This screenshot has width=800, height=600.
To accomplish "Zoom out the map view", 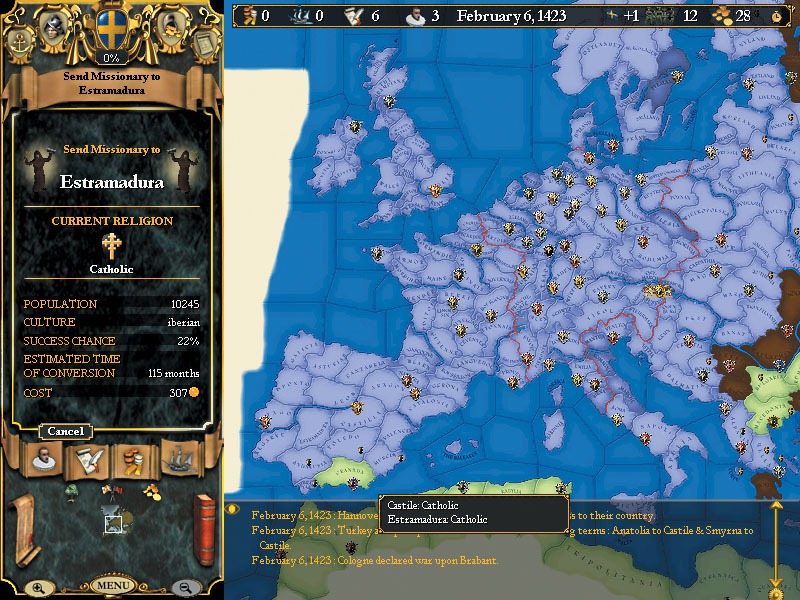I will tap(185, 587).
